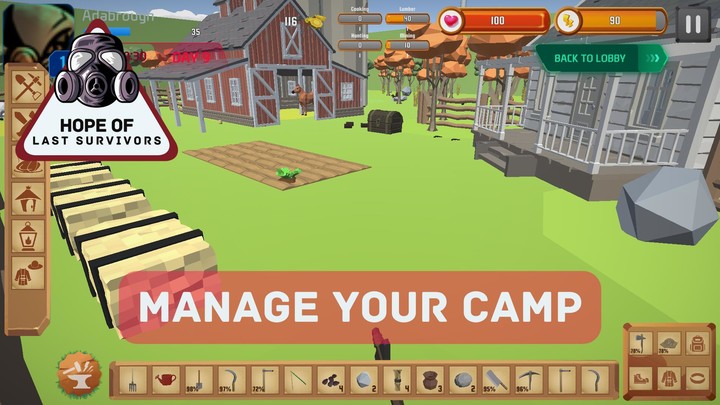Screen dimensions: 720x405
Task: Pause the game
Action: [x=693, y=23]
